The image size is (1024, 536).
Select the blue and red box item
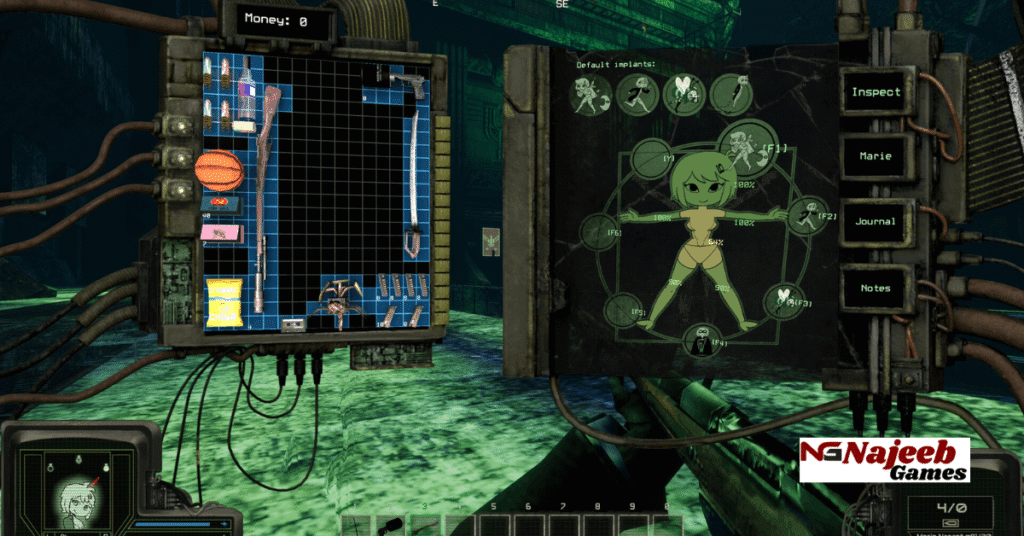pos(219,203)
